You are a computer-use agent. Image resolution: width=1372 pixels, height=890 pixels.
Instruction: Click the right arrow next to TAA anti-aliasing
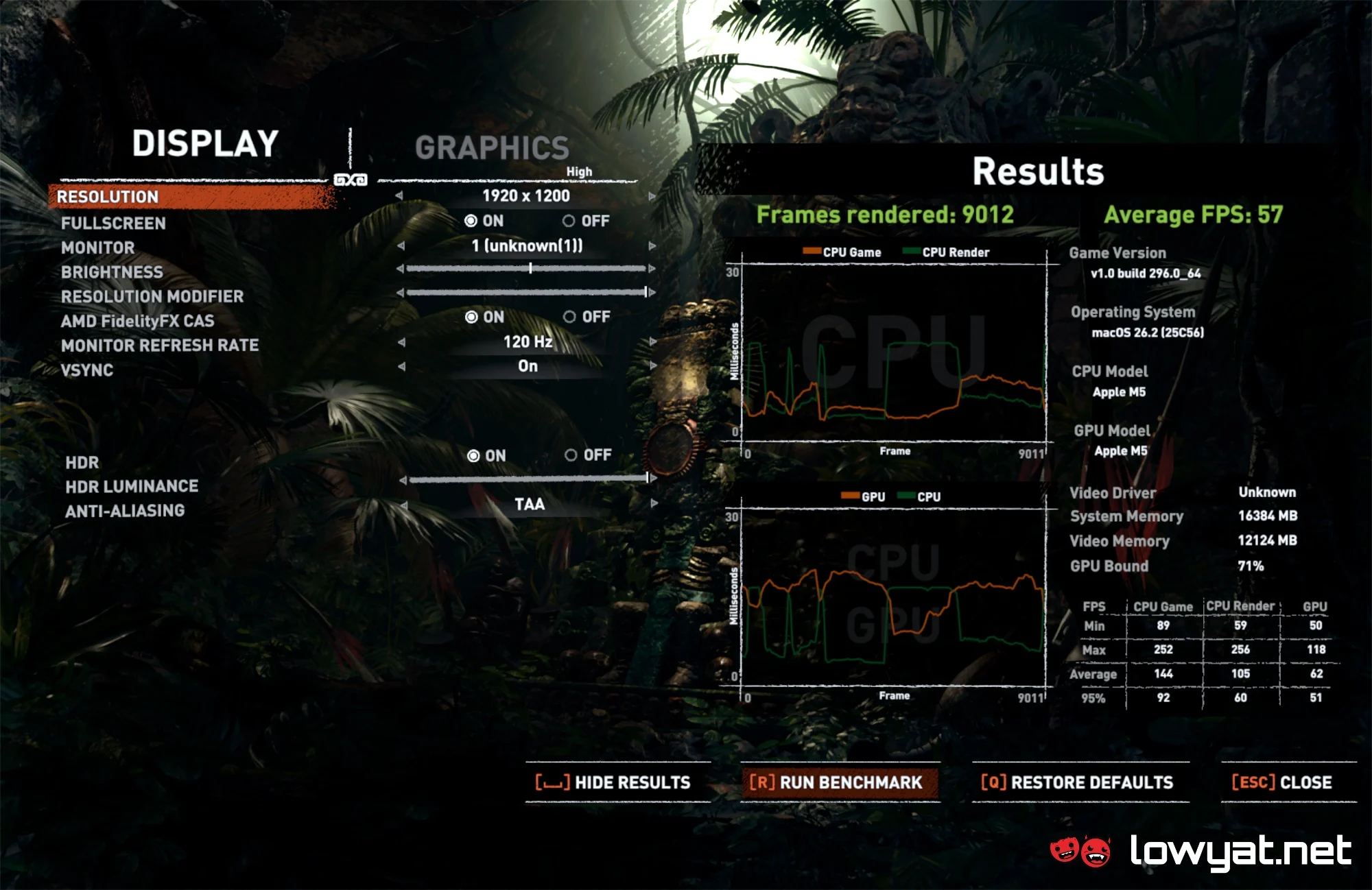pos(654,504)
